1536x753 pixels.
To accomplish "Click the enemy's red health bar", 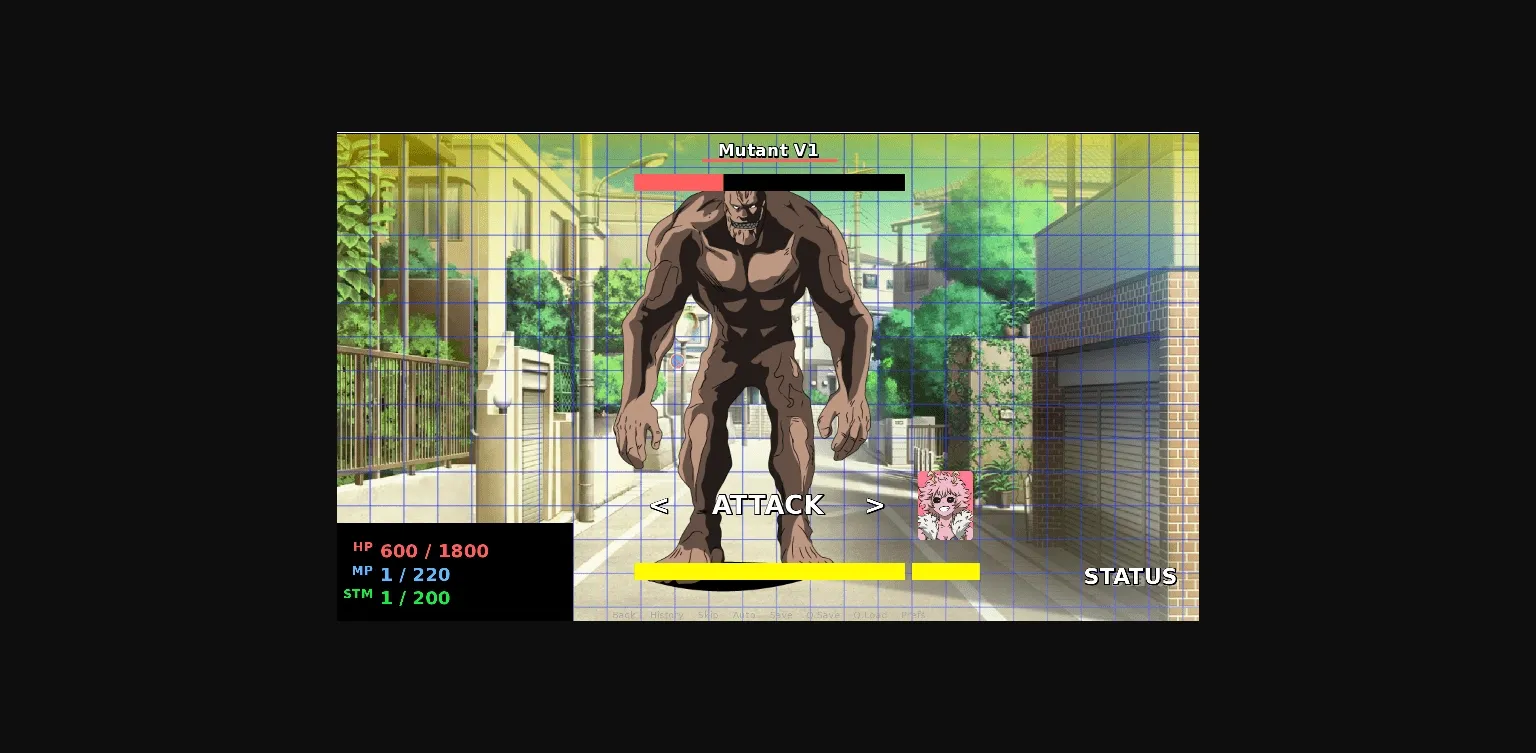I will [678, 182].
